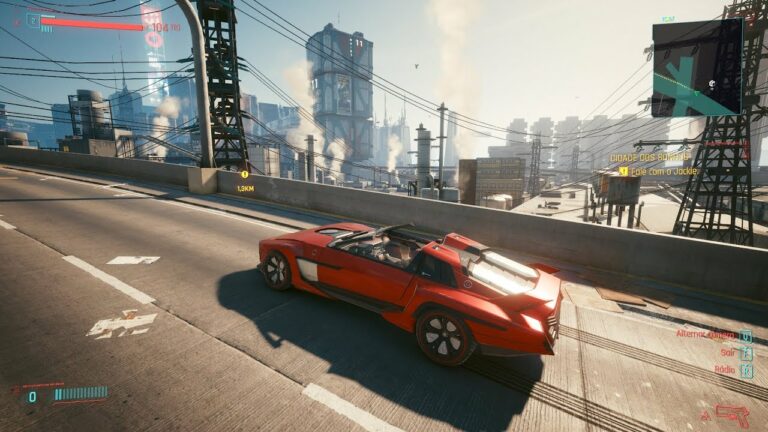This screenshot has width=768, height=432.
Task: Click the yellow quest waypoint marker showing 1,3KM
Action: click(x=243, y=175)
